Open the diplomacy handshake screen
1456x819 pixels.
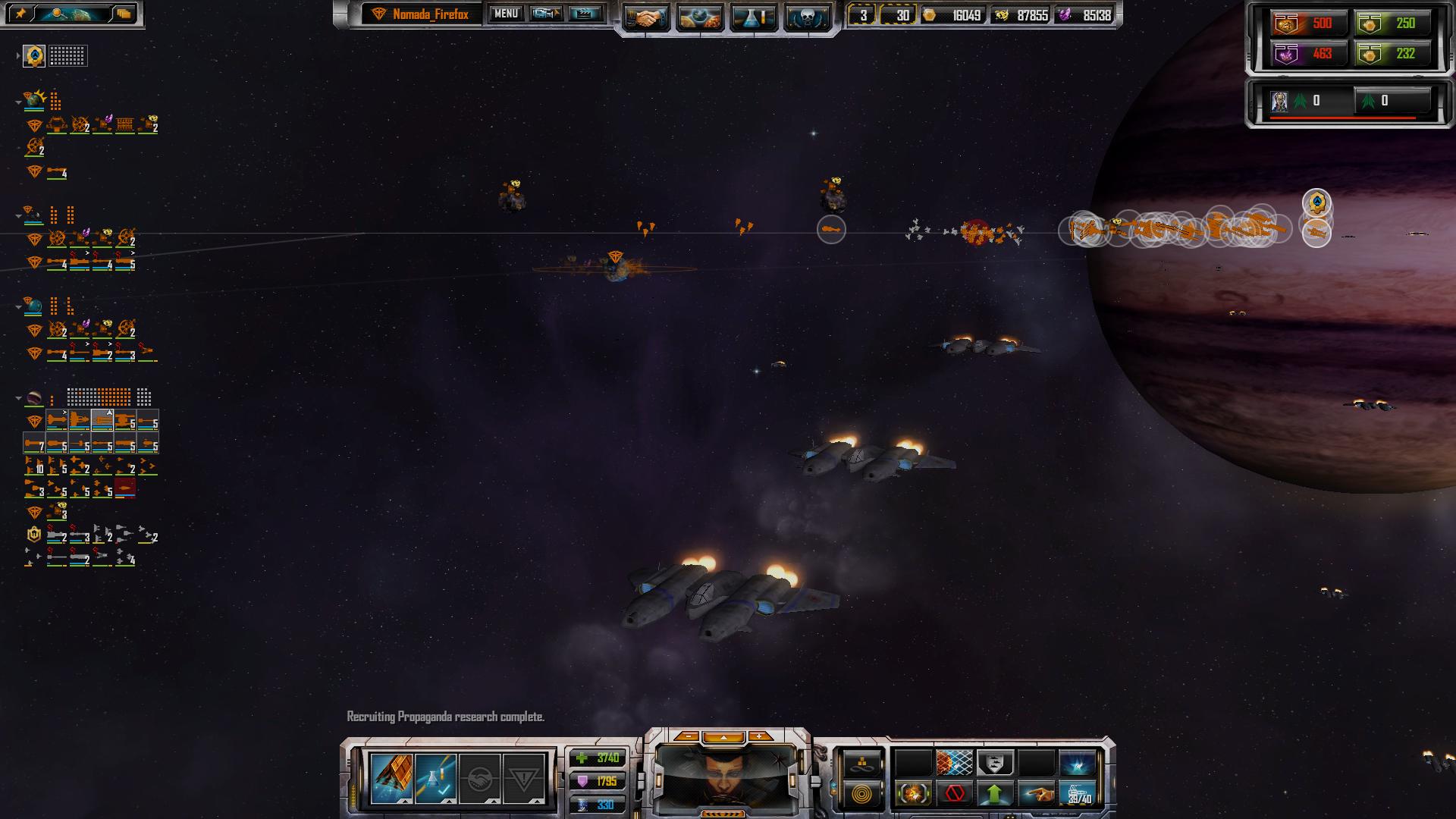point(647,17)
